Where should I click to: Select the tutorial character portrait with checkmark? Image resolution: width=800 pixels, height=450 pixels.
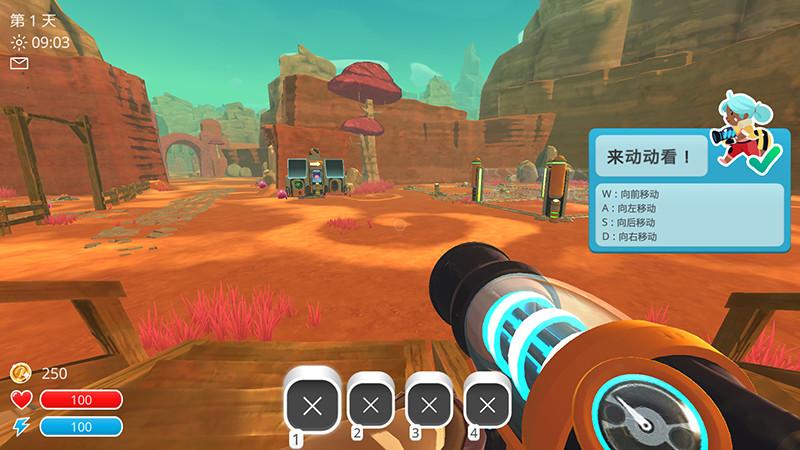tap(744, 138)
